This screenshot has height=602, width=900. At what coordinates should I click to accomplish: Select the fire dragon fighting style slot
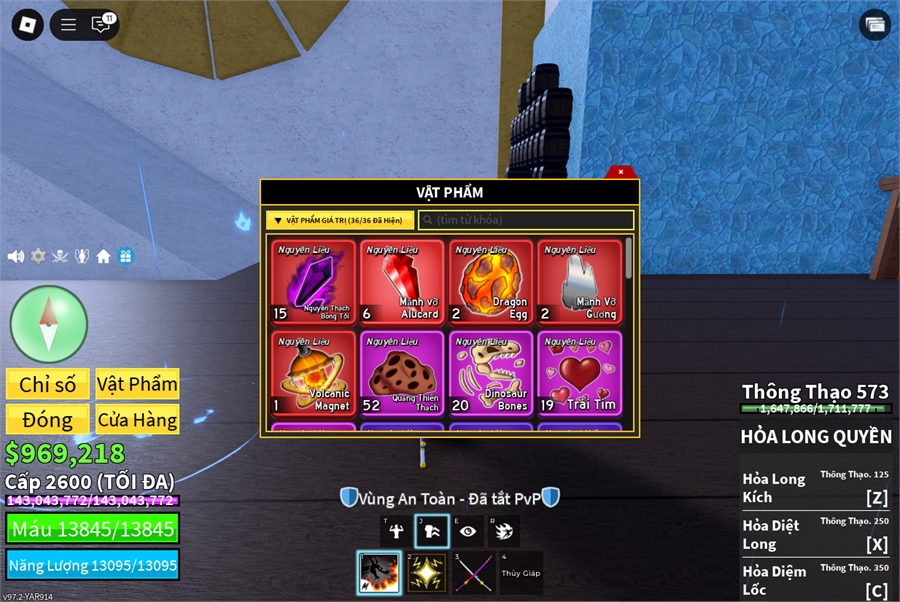[379, 573]
